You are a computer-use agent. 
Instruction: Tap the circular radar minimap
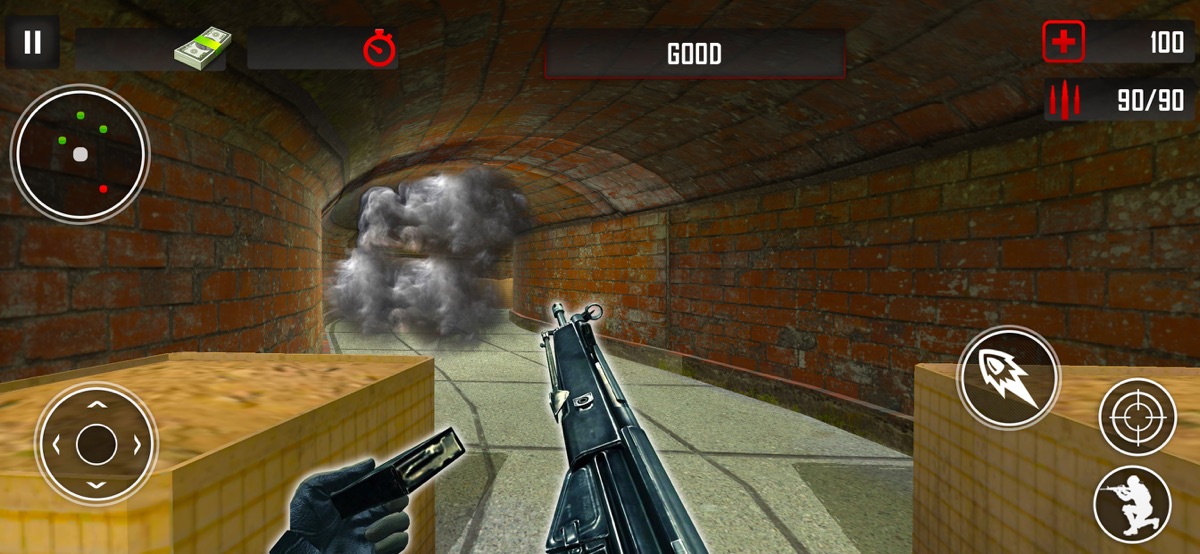80,155
